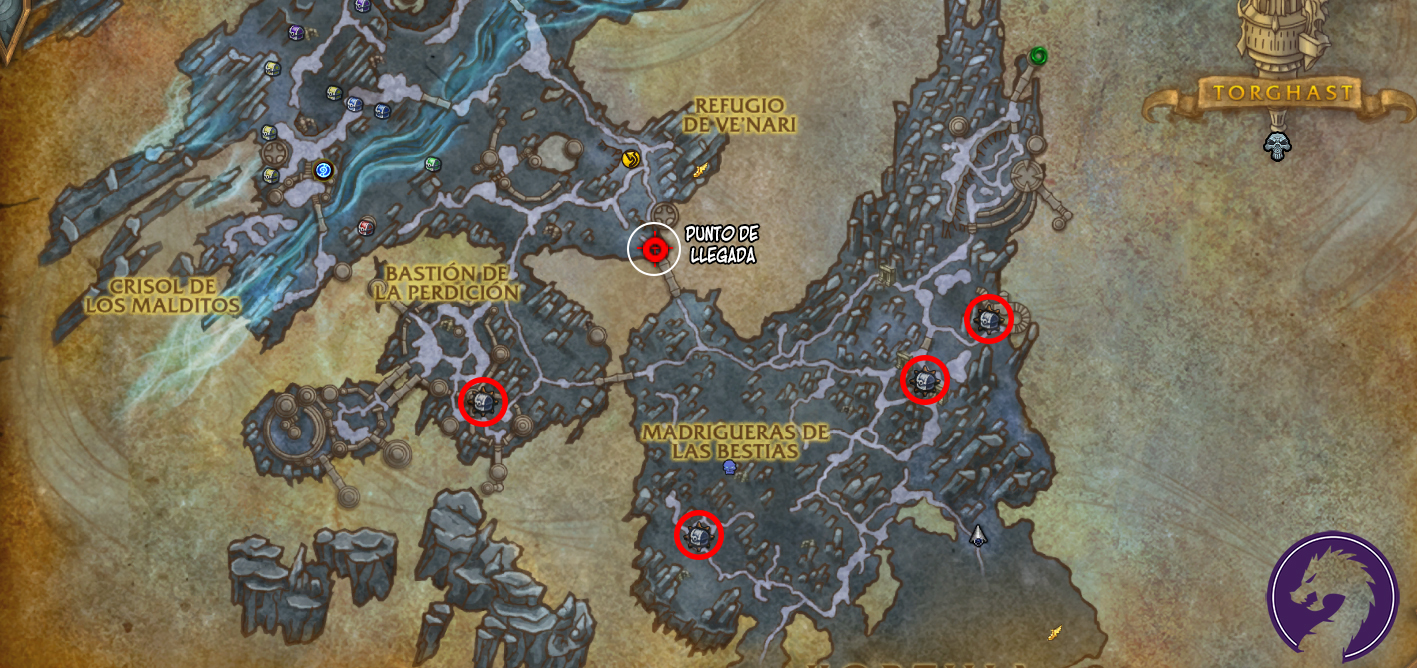The height and width of the screenshot is (668, 1417).
Task: Select the green swirl marker on the map
Action: click(x=1038, y=56)
